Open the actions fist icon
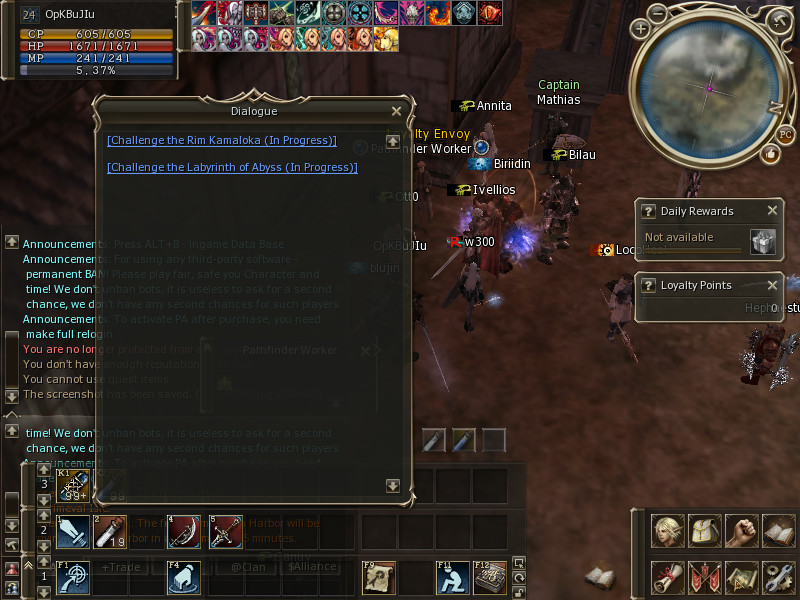 [x=741, y=530]
